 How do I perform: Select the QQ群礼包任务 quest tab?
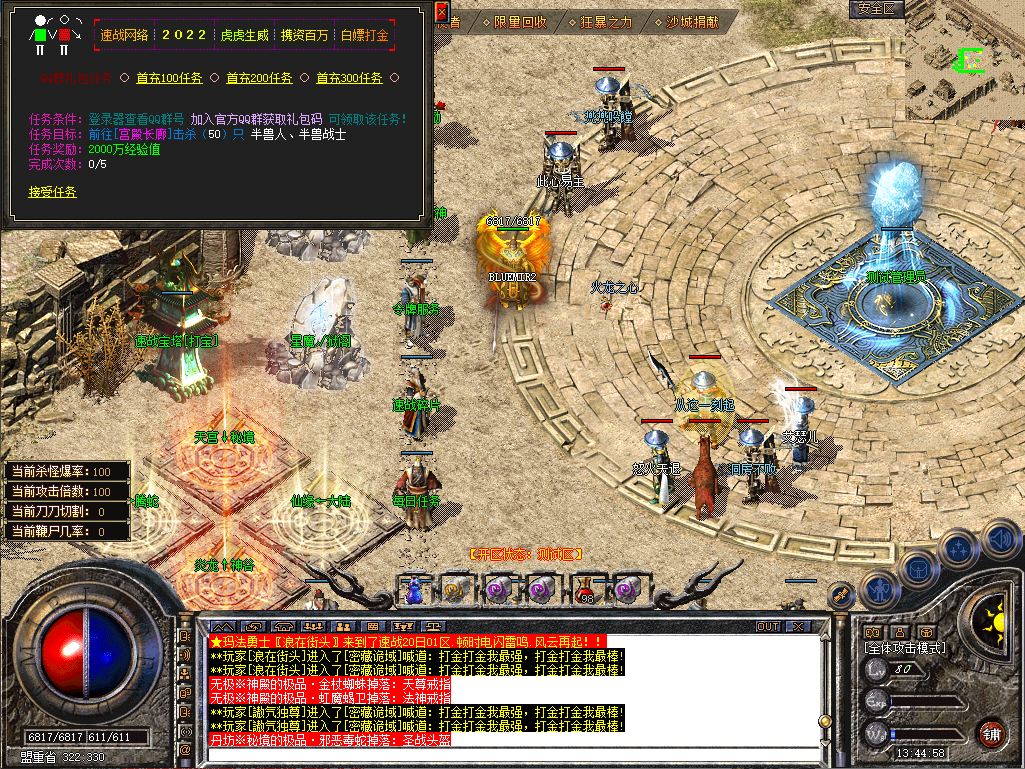click(76, 78)
